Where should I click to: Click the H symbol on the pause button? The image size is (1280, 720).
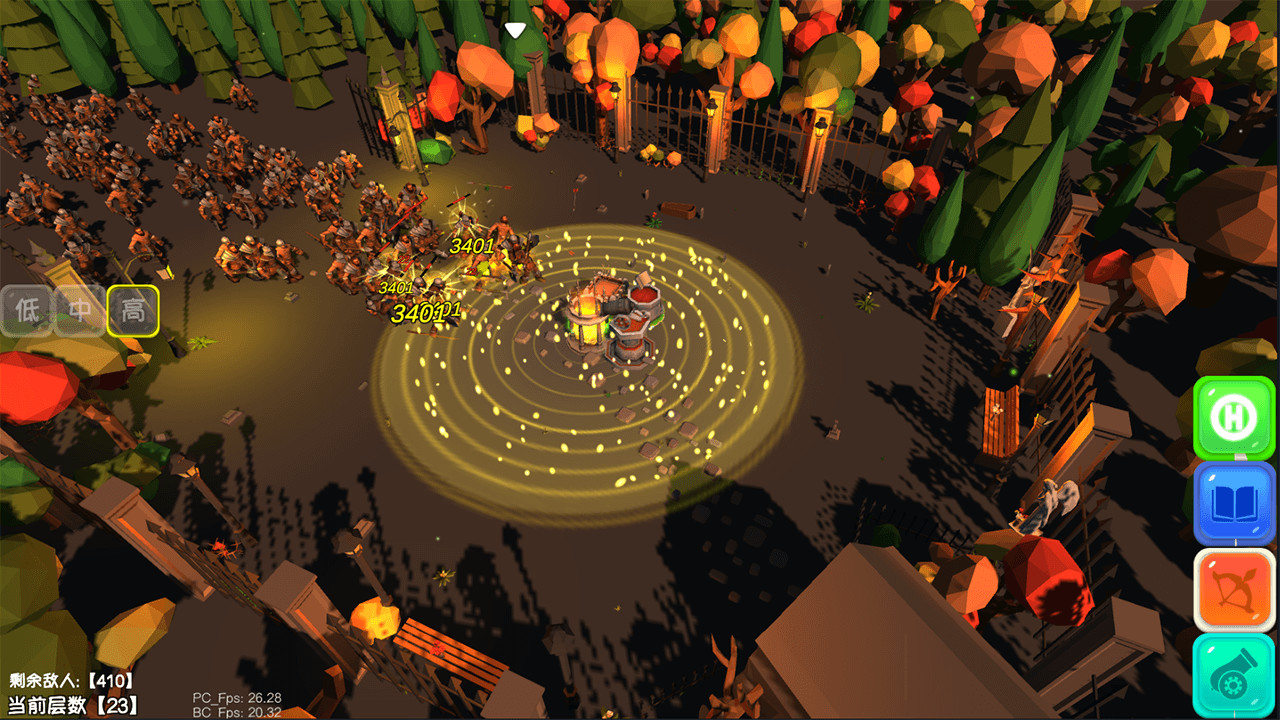pos(1233,417)
